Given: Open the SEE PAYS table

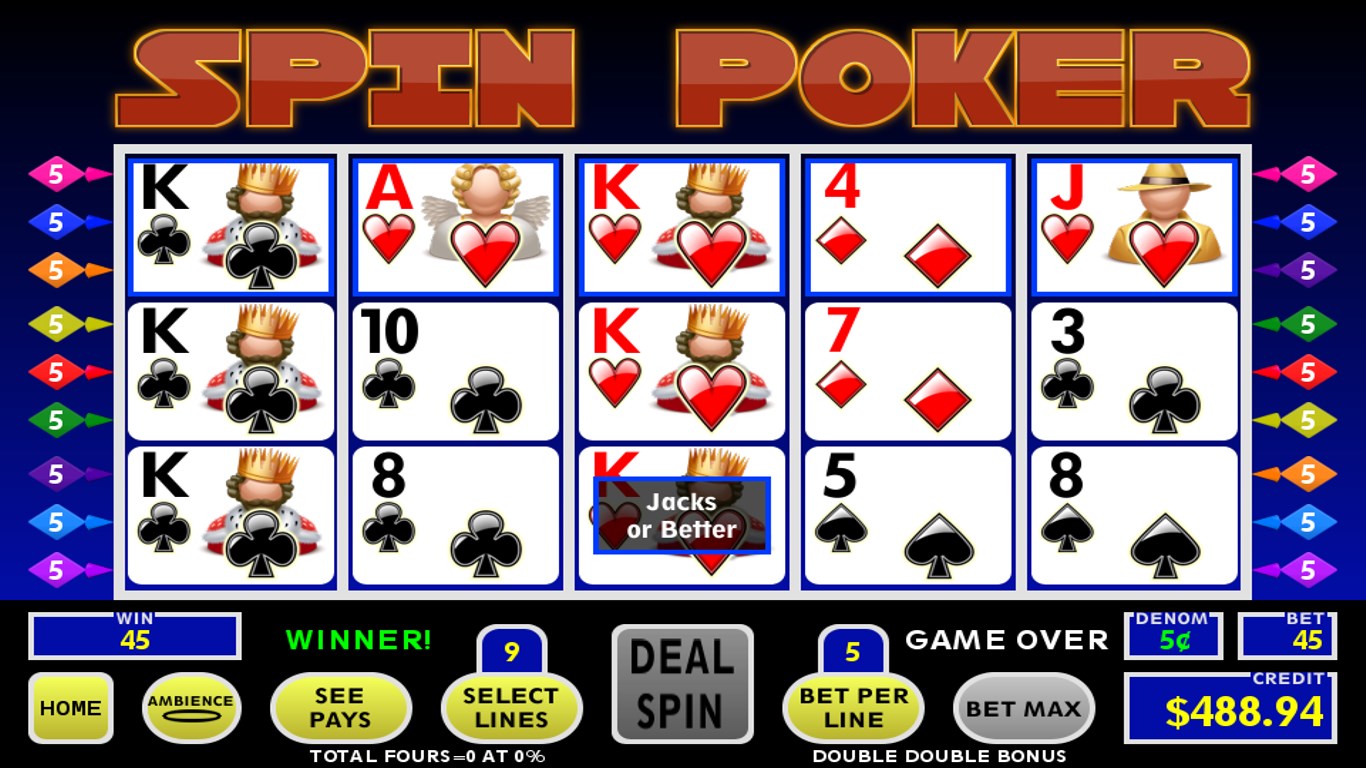Looking at the screenshot, I should coord(341,708).
